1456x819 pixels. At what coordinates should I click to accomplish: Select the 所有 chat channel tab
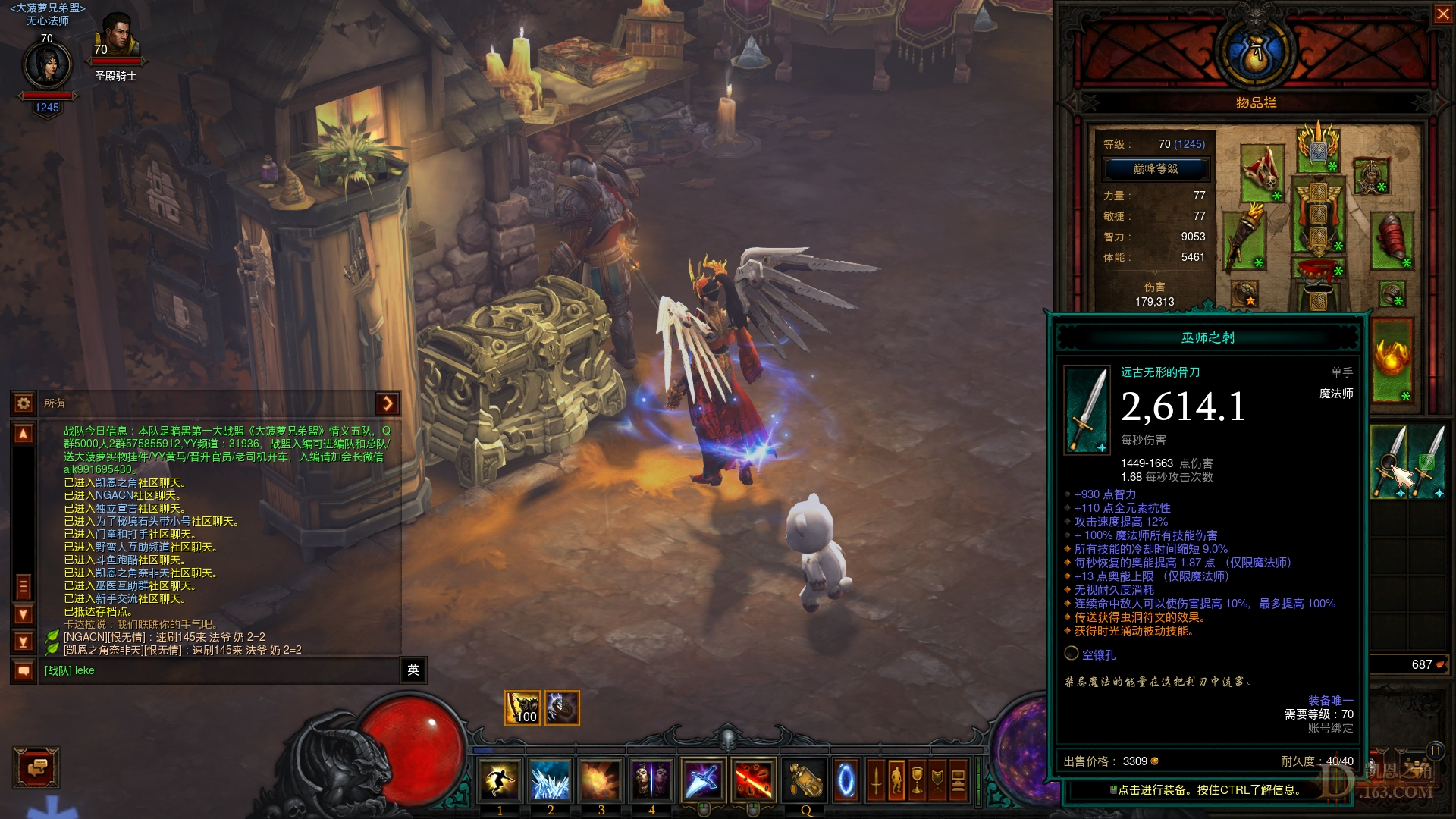(x=53, y=404)
